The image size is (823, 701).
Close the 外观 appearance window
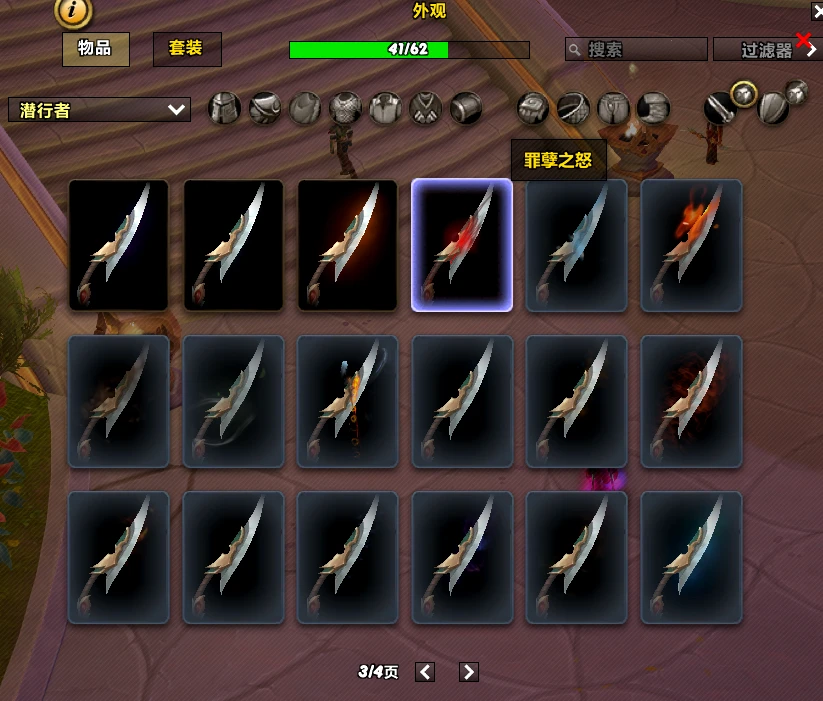coord(816,11)
